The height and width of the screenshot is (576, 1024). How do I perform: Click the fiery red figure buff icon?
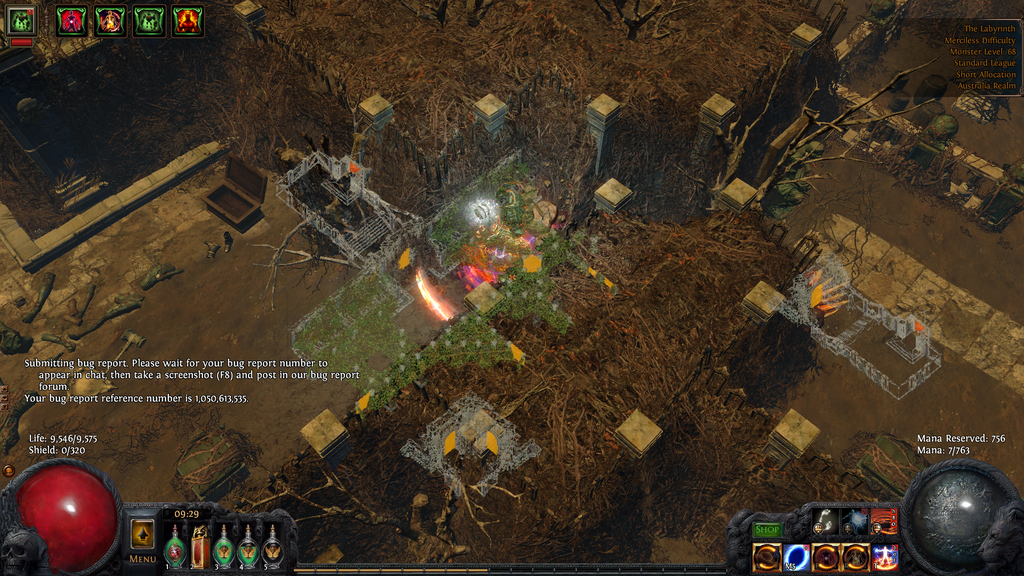point(188,20)
